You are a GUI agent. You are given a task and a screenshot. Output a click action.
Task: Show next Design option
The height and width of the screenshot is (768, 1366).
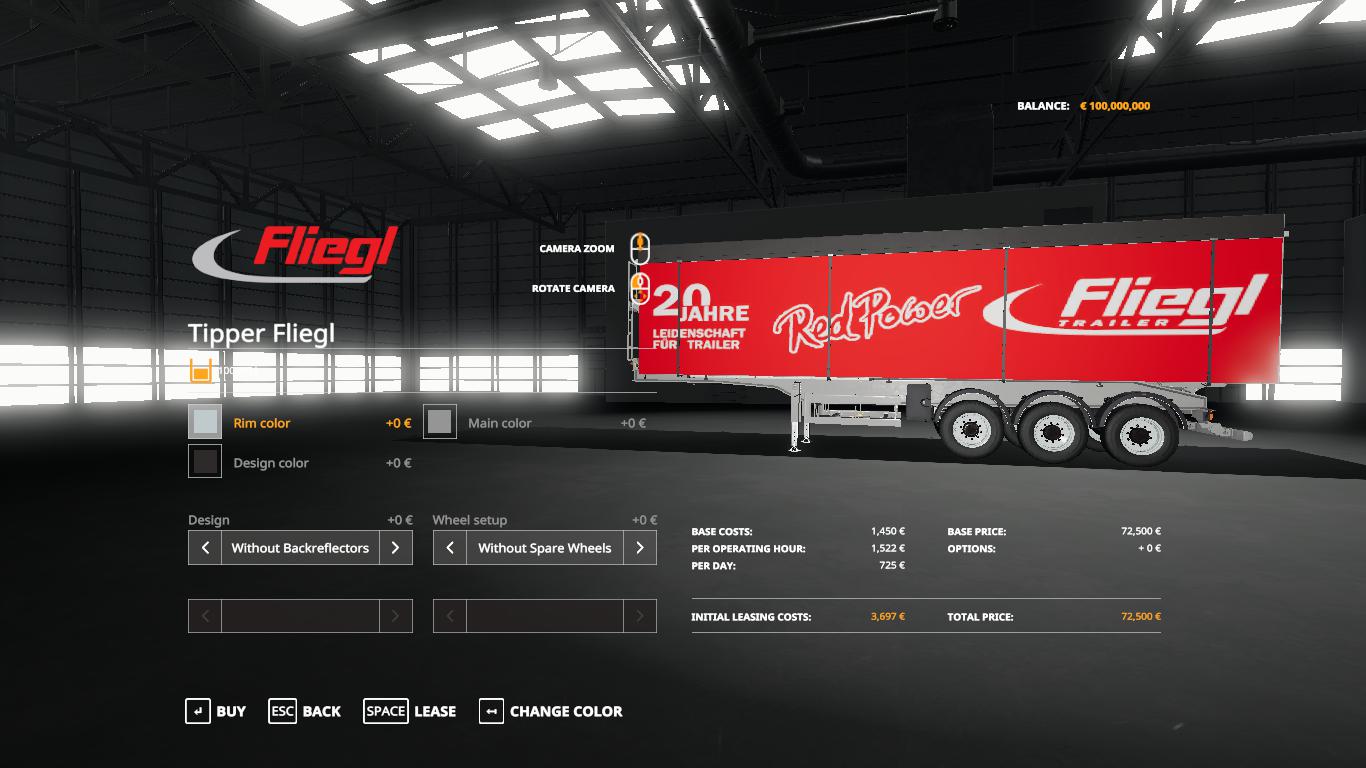tap(395, 548)
